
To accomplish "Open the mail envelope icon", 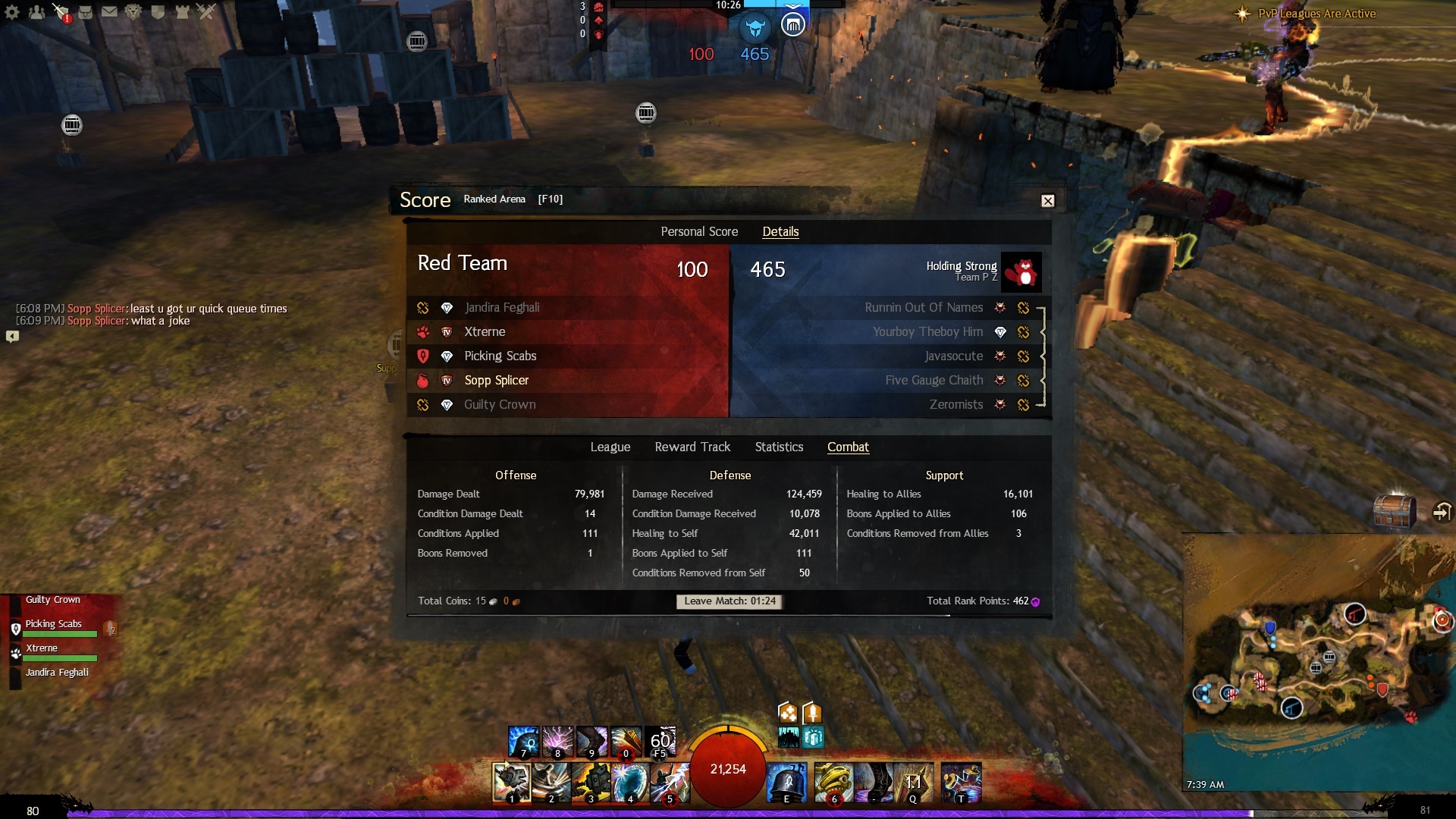I will [109, 12].
